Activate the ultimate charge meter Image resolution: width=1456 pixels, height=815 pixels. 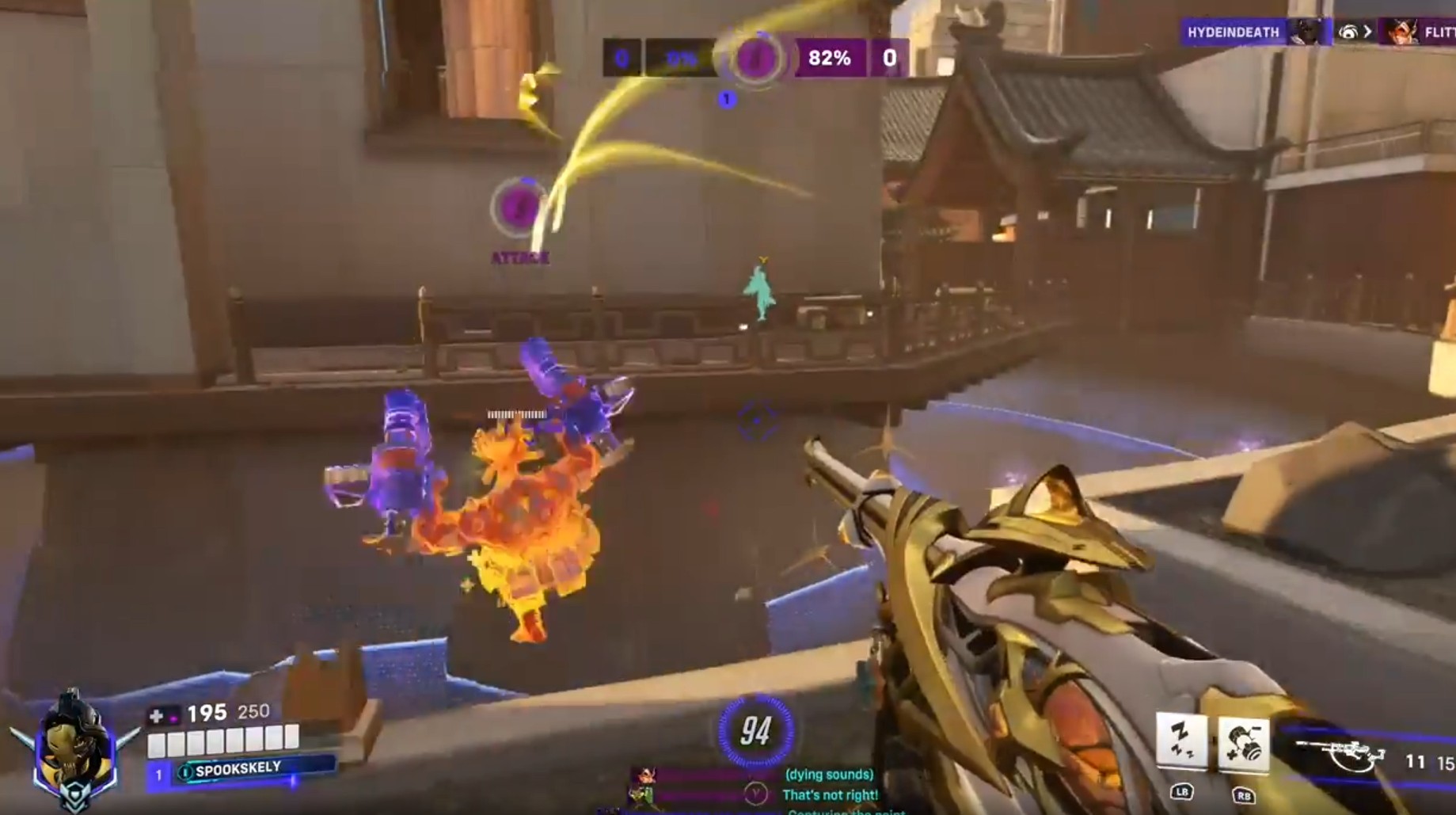tap(755, 731)
